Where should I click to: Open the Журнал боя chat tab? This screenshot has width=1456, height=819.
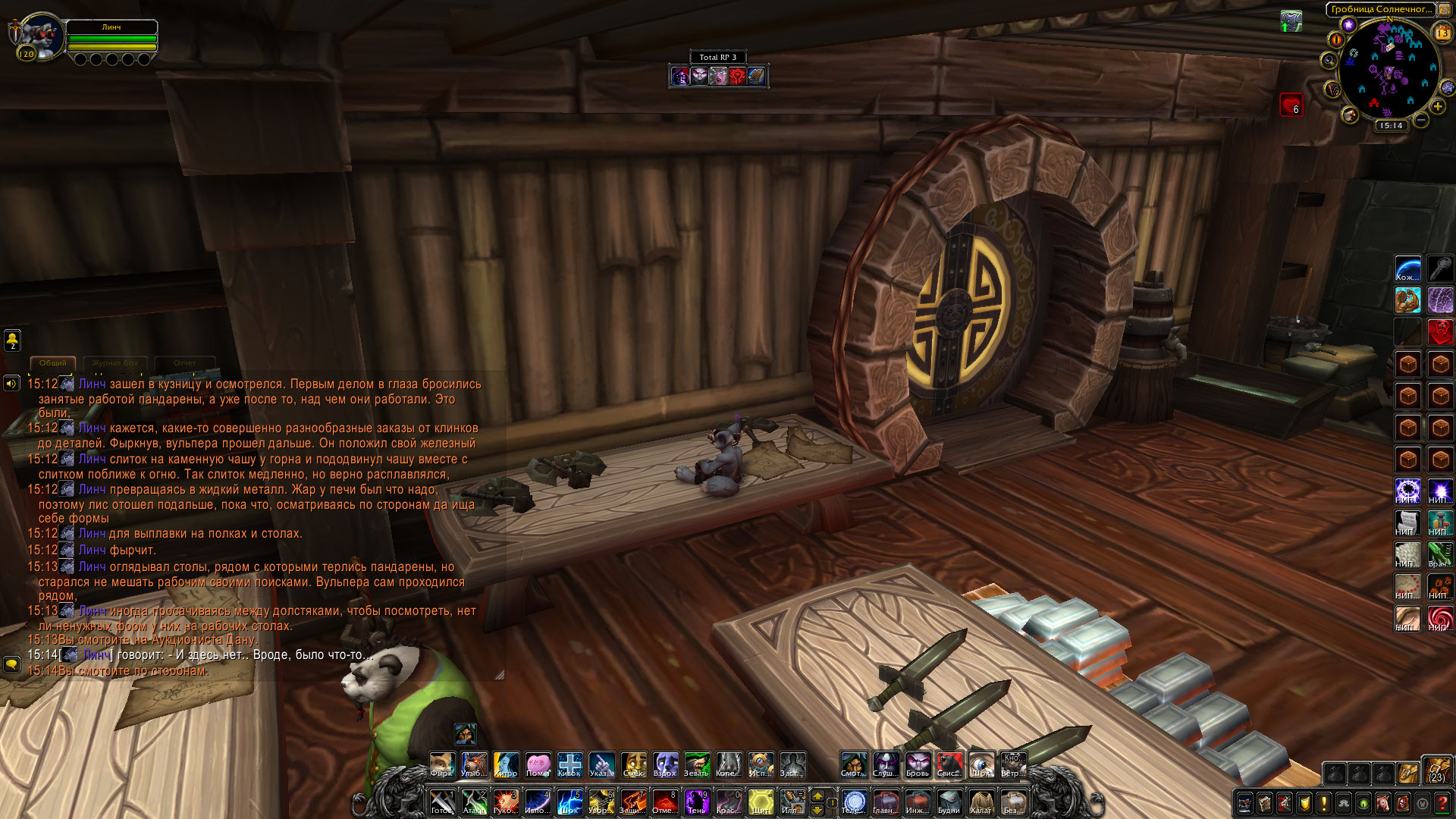coord(115,363)
